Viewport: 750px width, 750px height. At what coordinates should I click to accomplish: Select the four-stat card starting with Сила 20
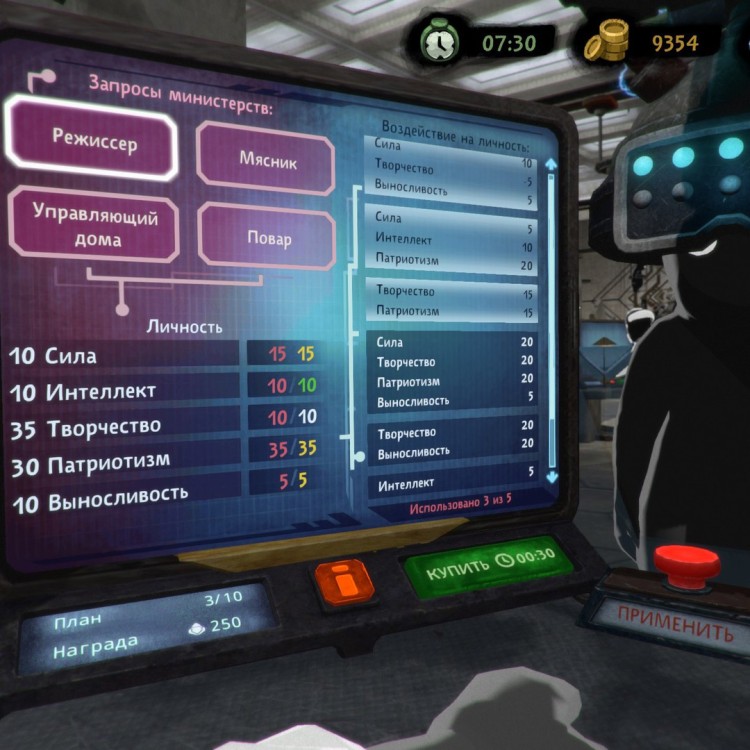tap(454, 372)
